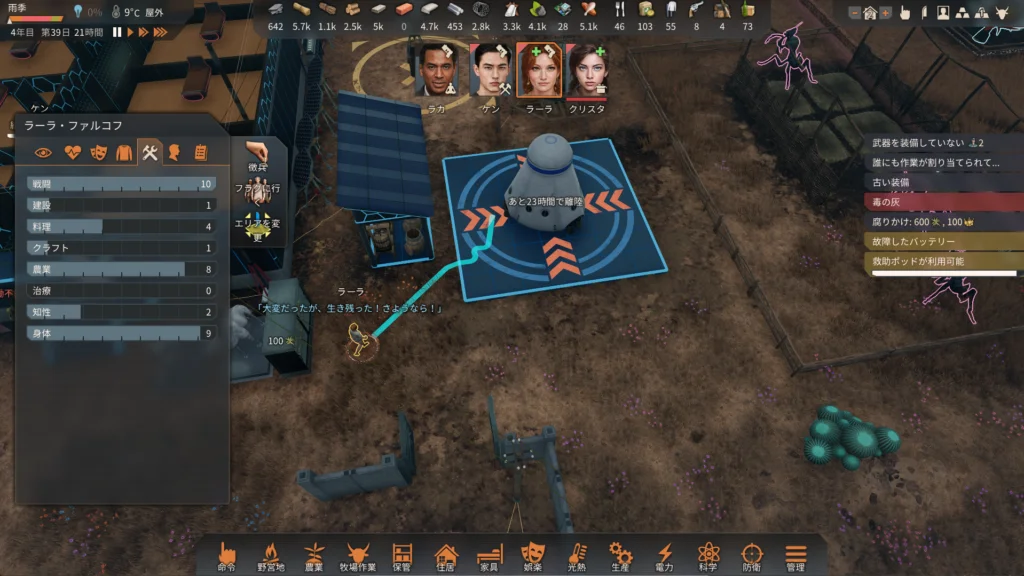The width and height of the screenshot is (1024, 576).
Task: Show the eye overview tab
Action: (x=43, y=153)
